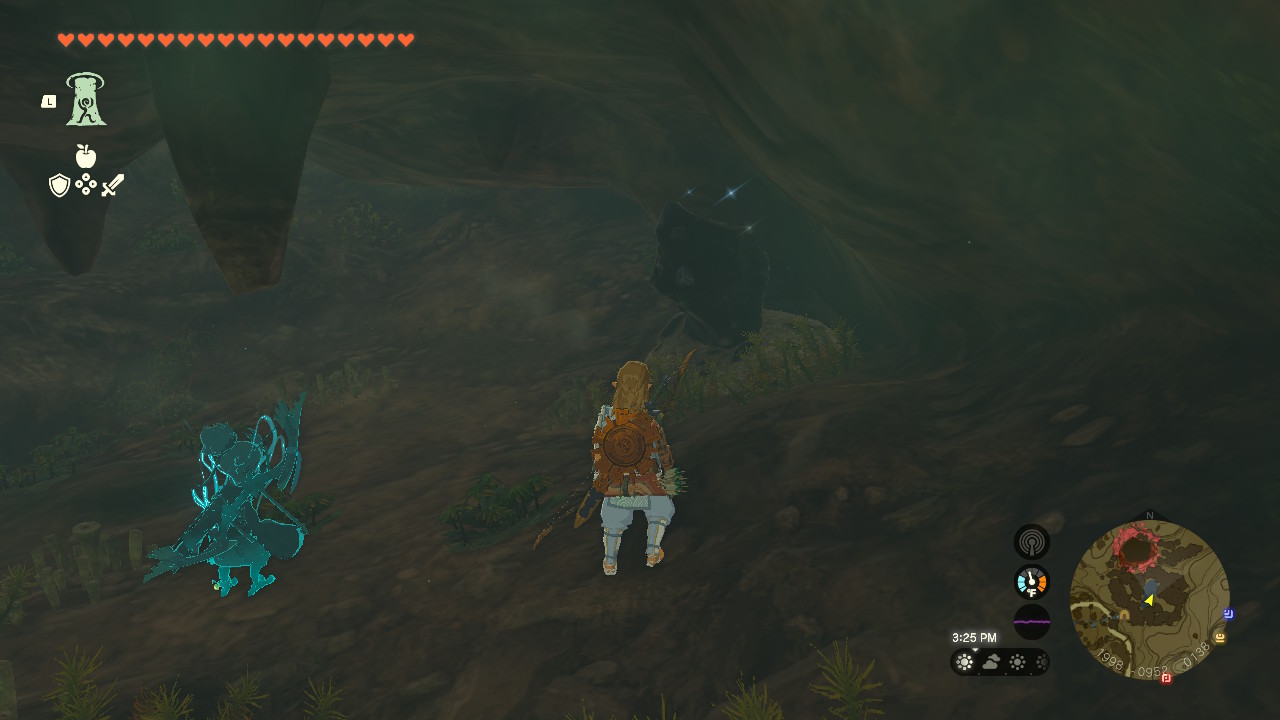The image size is (1280, 720).
Task: Expand the cloudy weather forecast segment
Action: pos(991,662)
